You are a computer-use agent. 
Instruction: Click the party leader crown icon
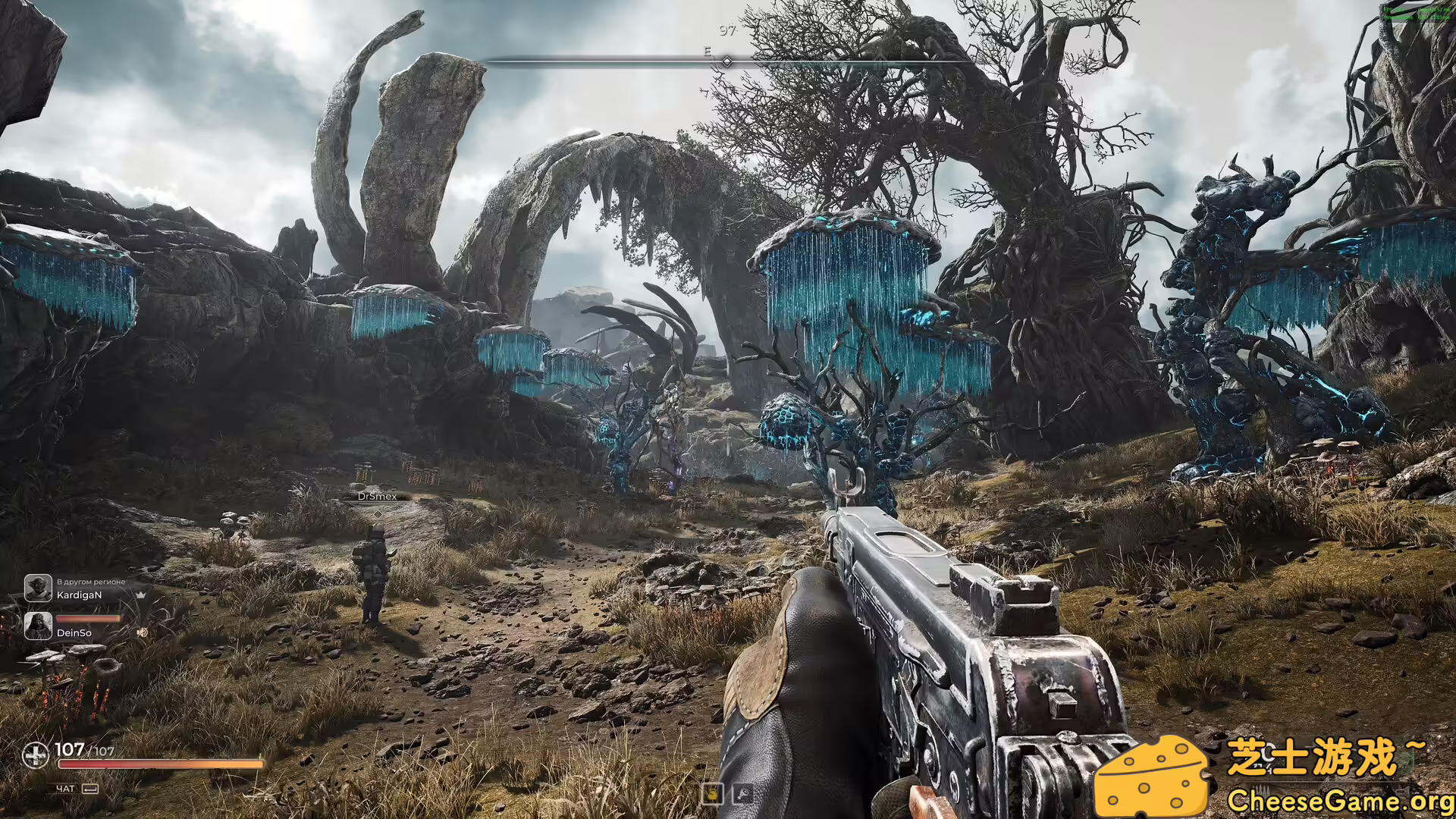click(141, 595)
